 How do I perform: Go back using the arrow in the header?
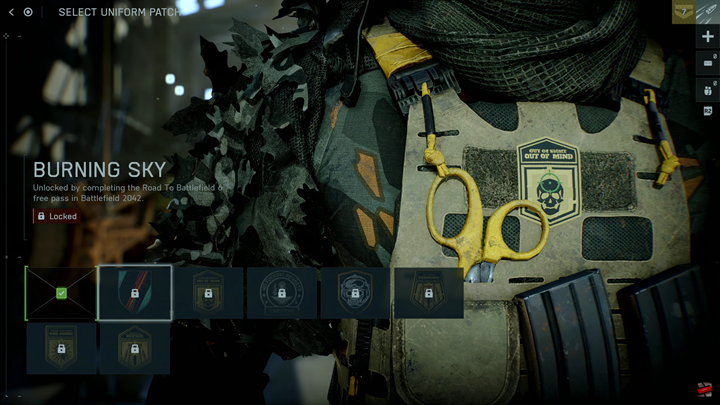(x=10, y=12)
